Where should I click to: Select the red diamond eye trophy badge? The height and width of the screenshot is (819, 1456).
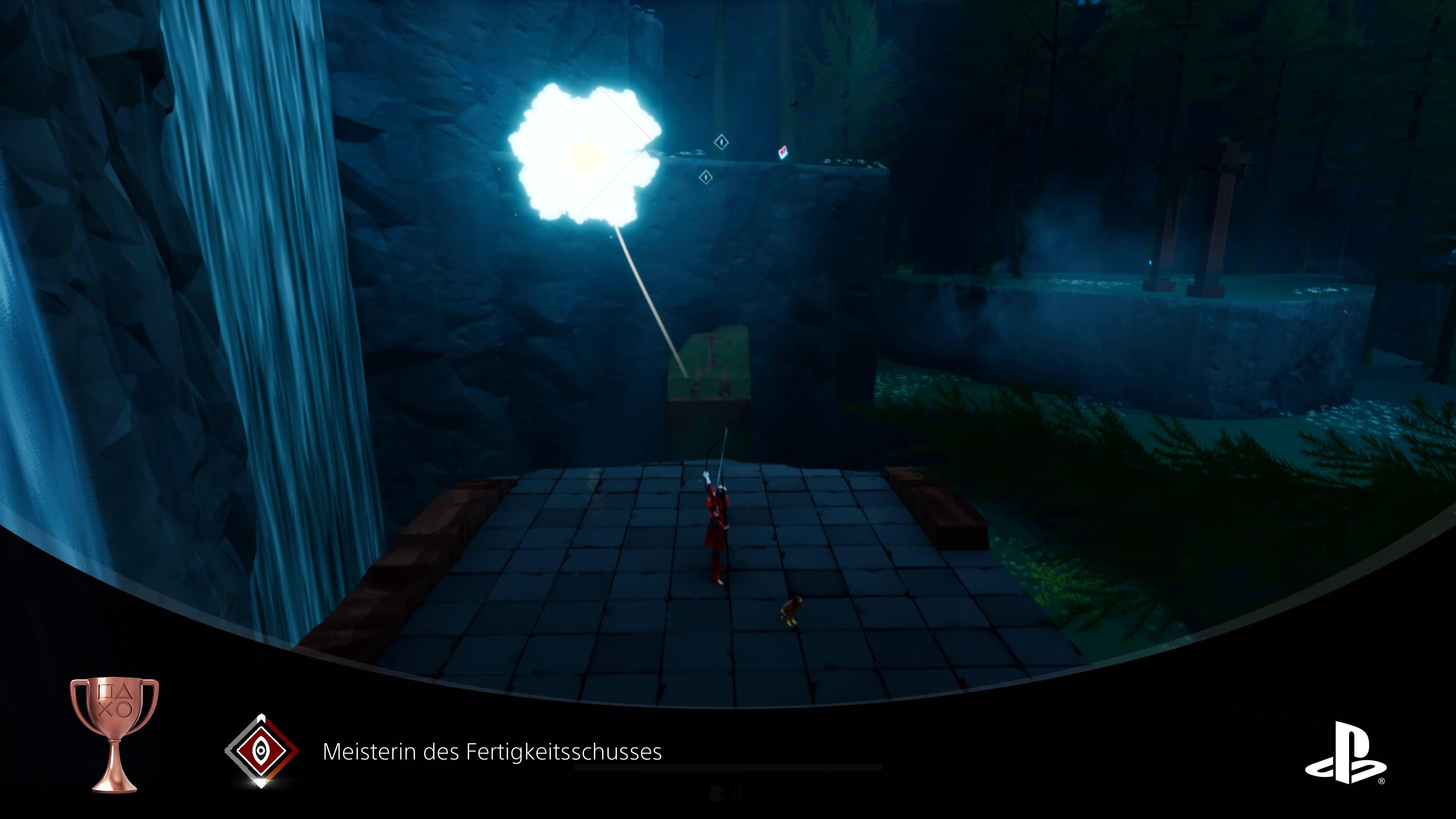[x=261, y=750]
